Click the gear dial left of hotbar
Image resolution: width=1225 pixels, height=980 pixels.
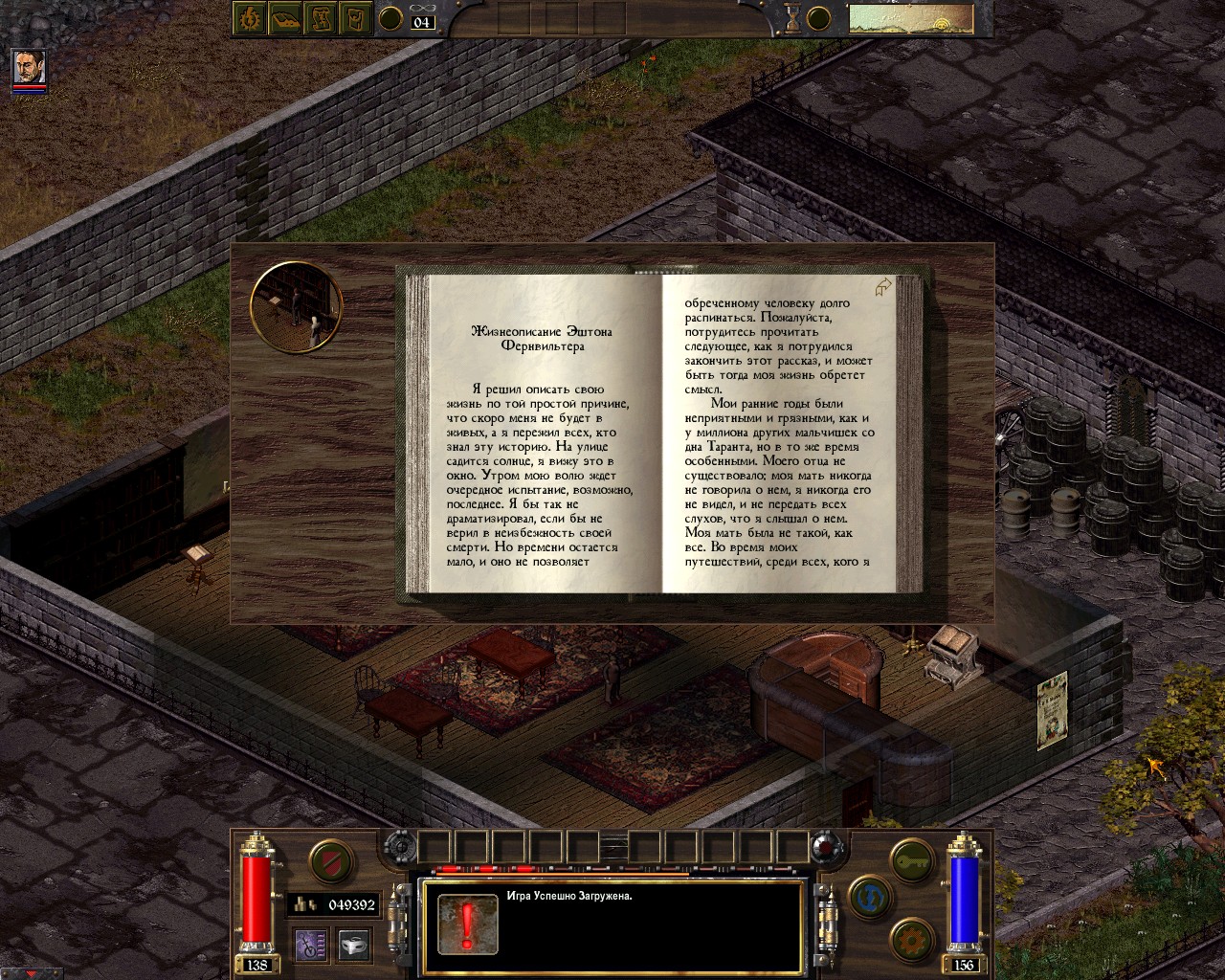pos(399,848)
